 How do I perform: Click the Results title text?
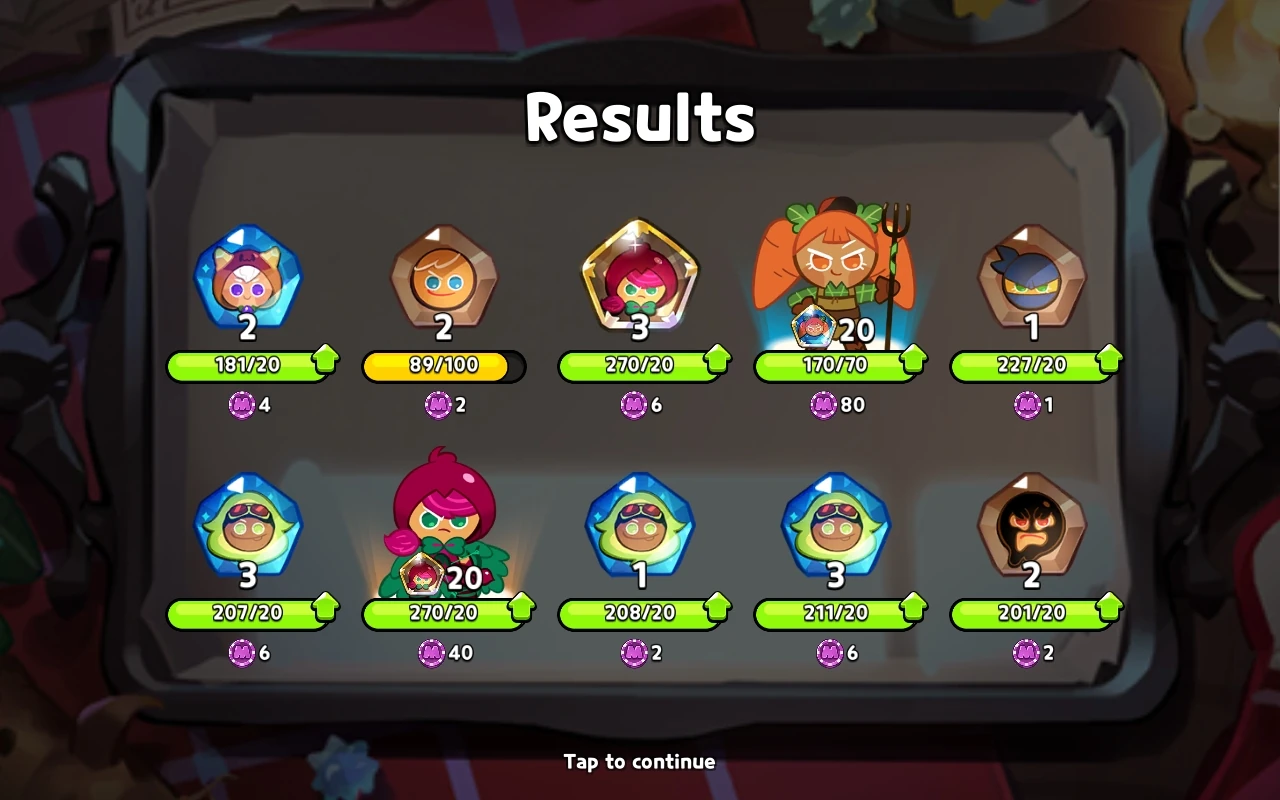coord(639,116)
